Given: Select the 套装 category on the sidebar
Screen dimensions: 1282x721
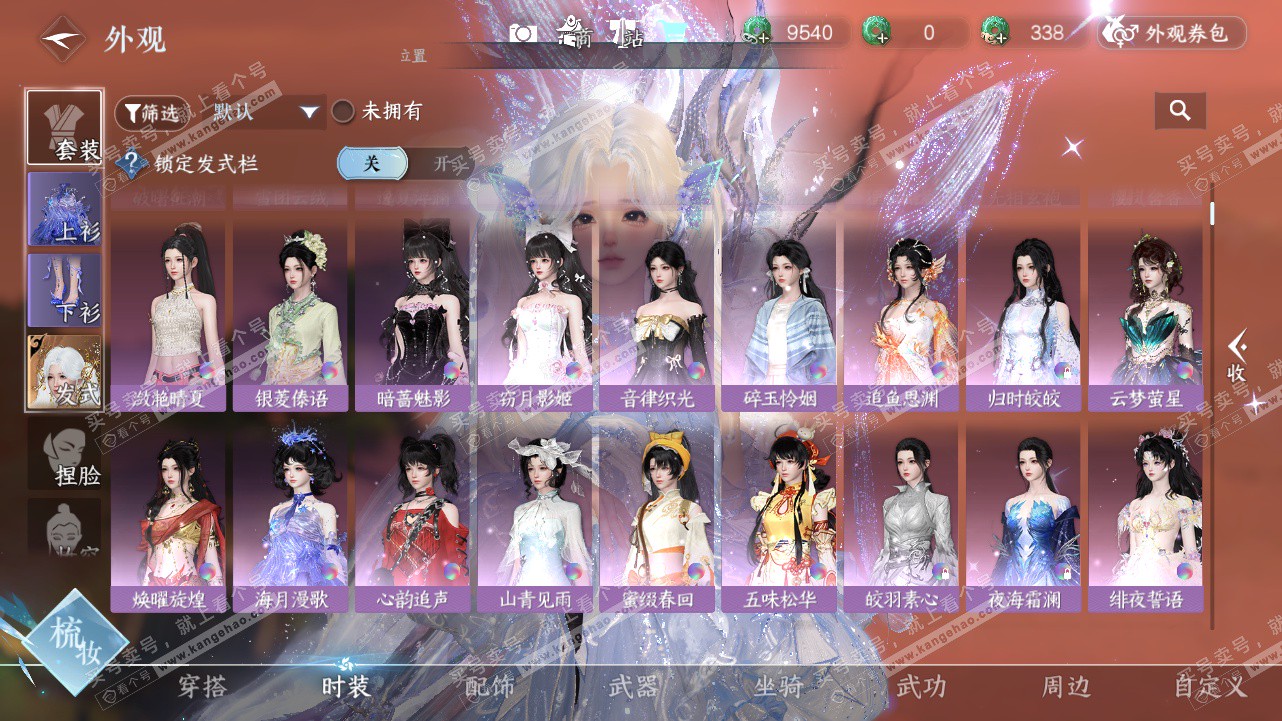Looking at the screenshot, I should tap(64, 127).
